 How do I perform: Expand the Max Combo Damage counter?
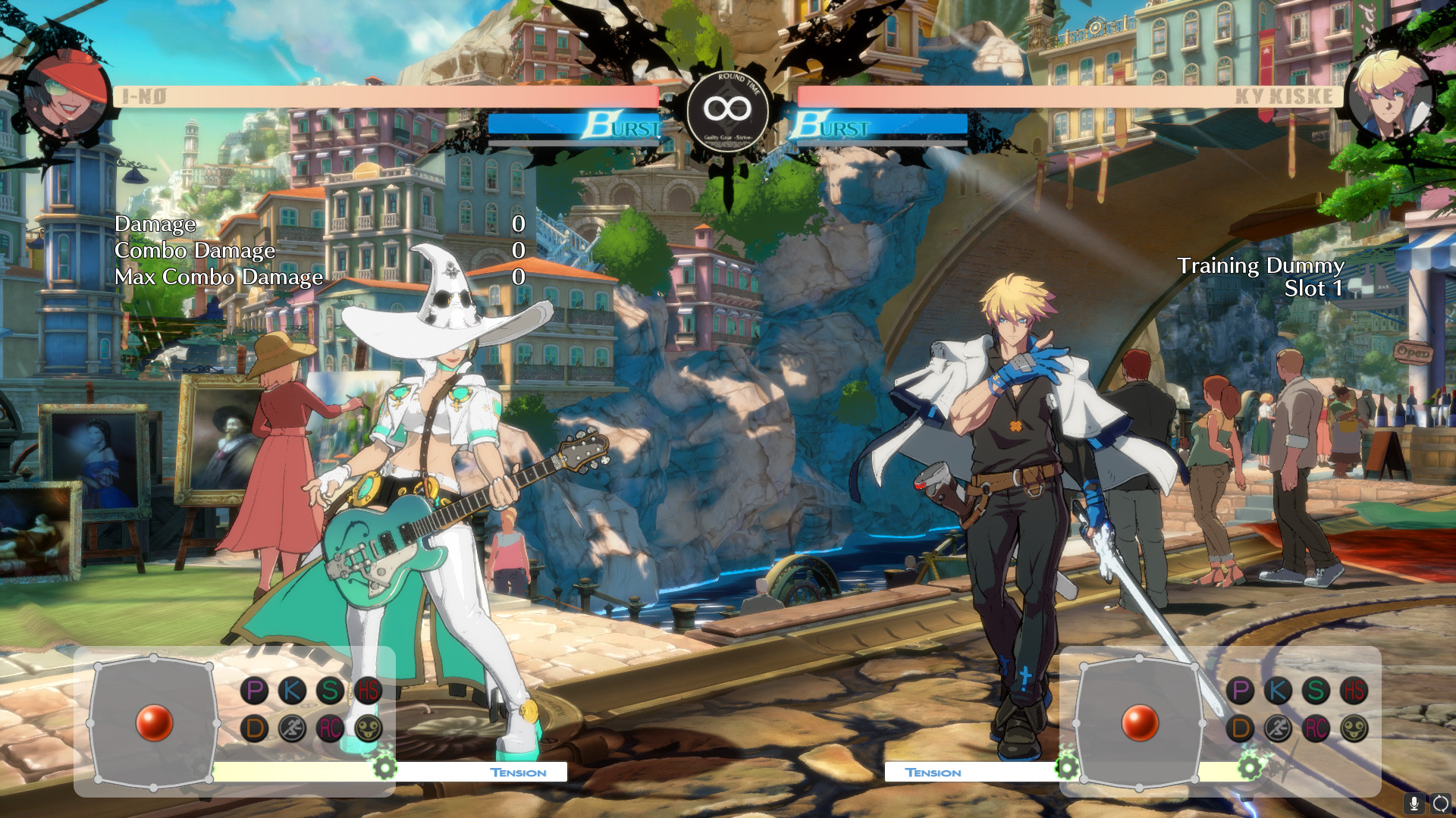coord(218,277)
